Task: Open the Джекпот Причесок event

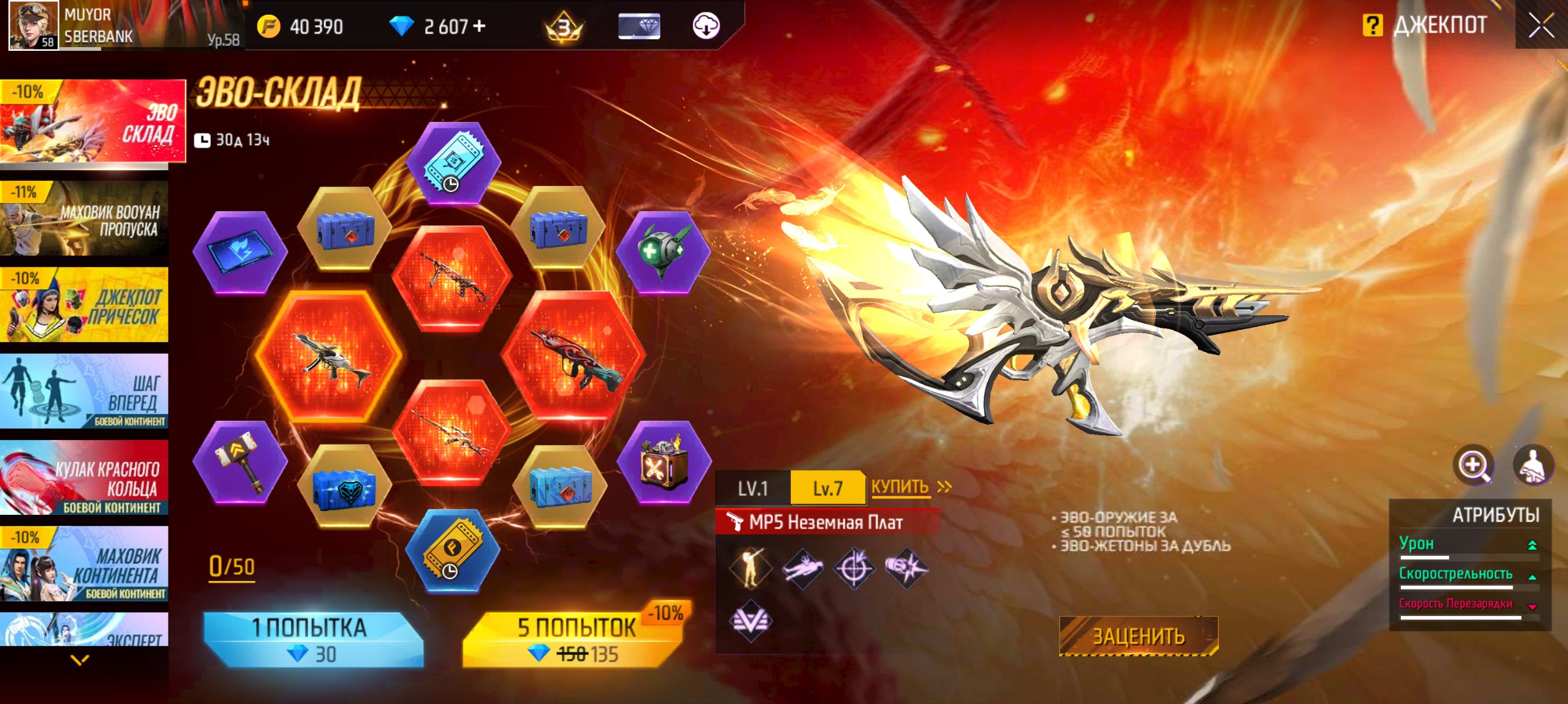Action: tap(85, 305)
